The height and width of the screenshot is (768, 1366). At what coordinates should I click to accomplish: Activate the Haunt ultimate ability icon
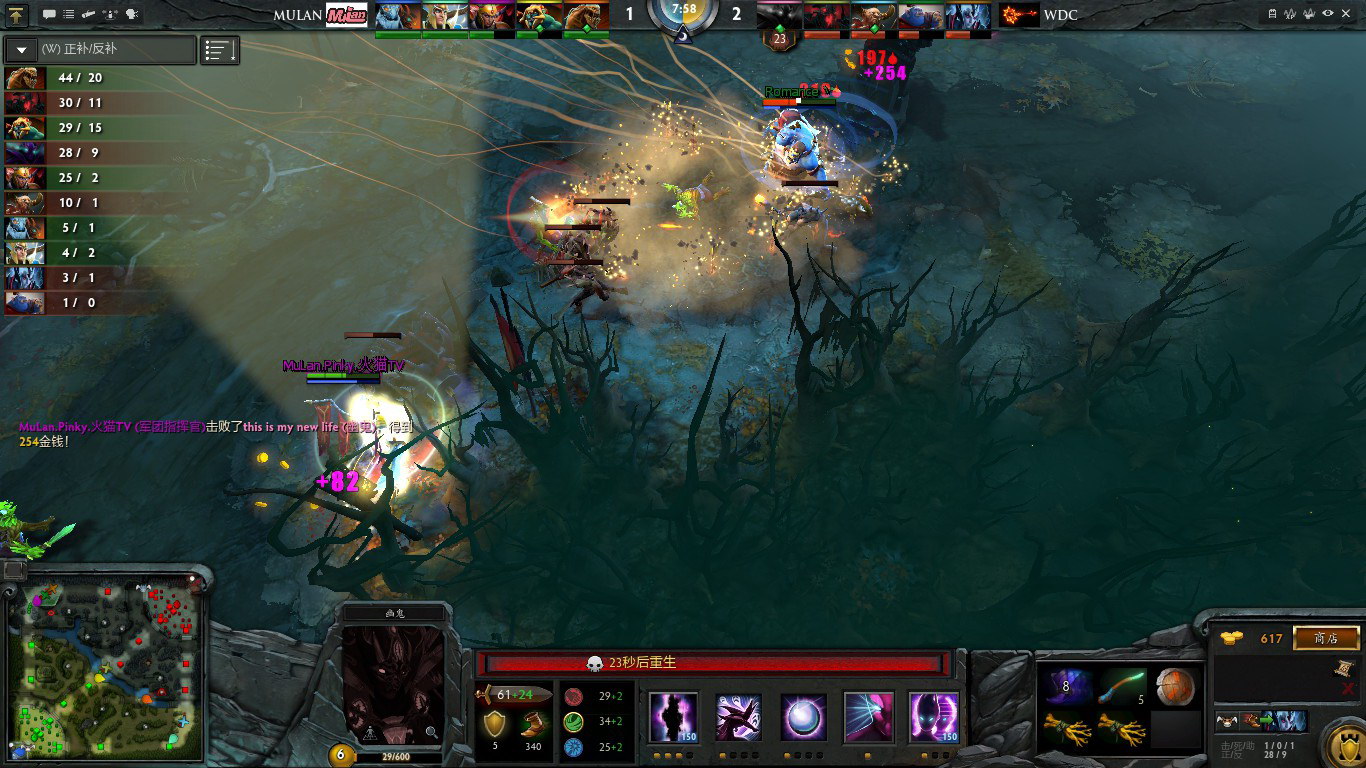coord(934,717)
